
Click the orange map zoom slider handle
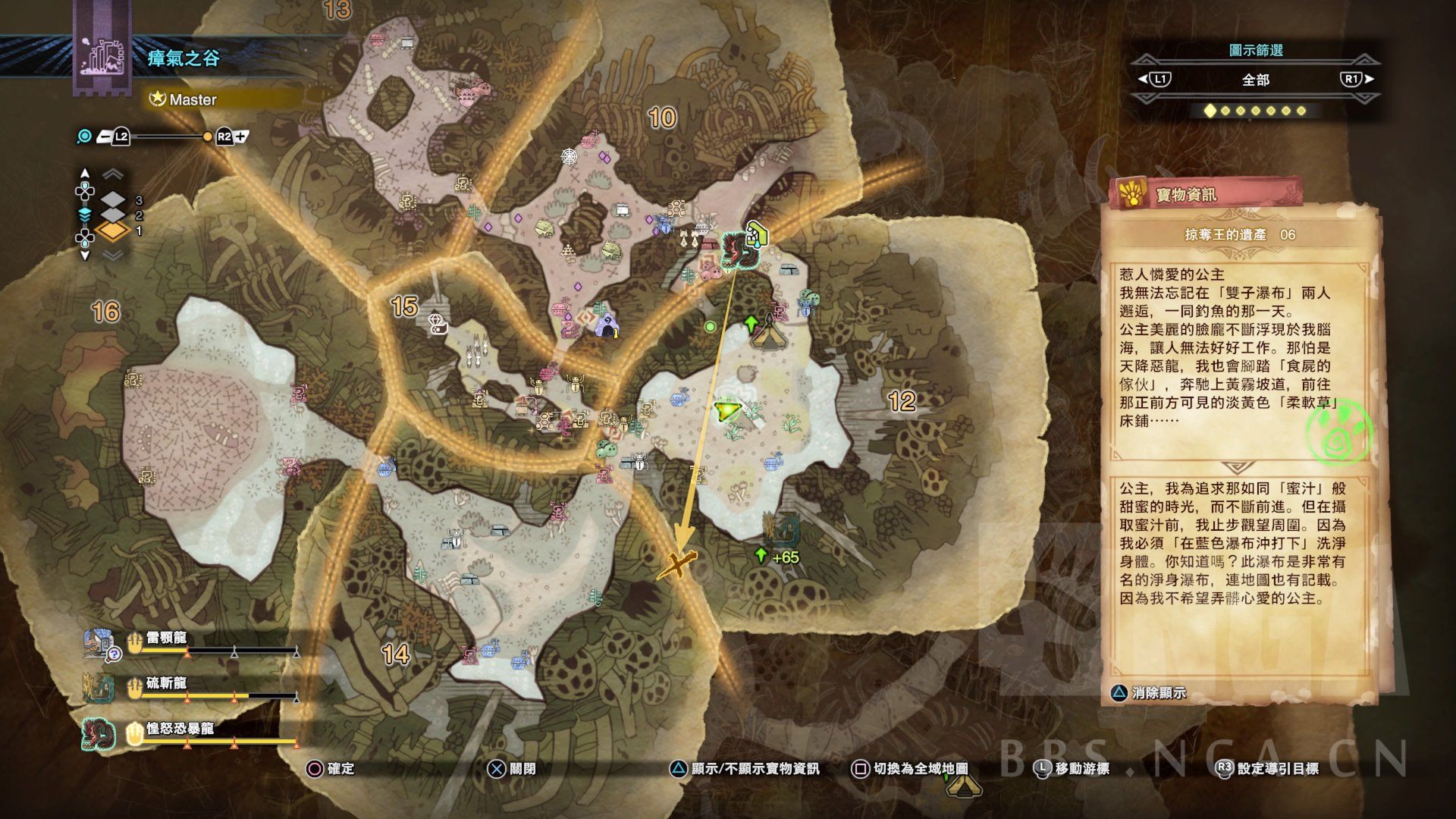point(208,137)
